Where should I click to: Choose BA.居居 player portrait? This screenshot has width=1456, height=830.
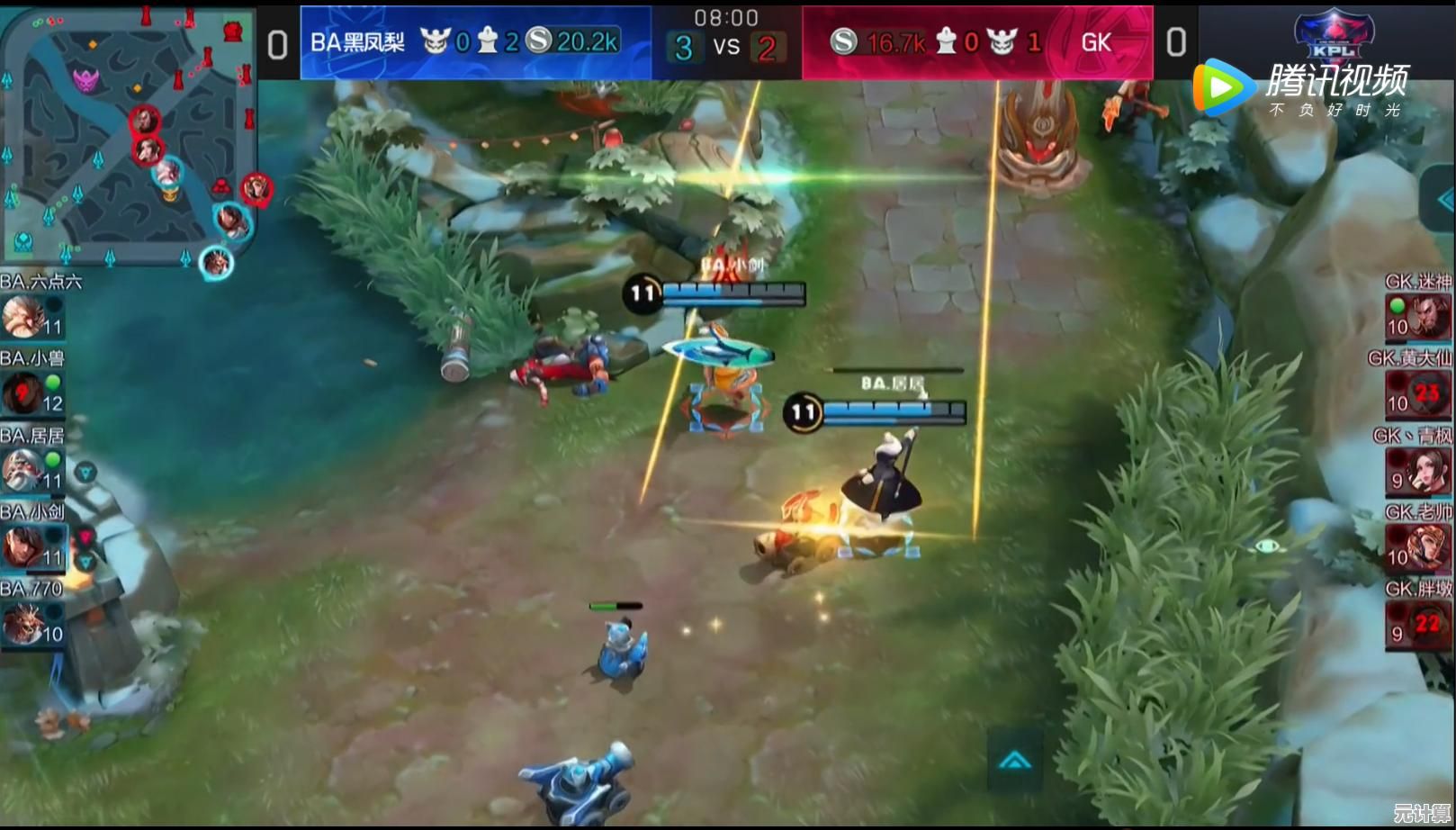point(22,470)
